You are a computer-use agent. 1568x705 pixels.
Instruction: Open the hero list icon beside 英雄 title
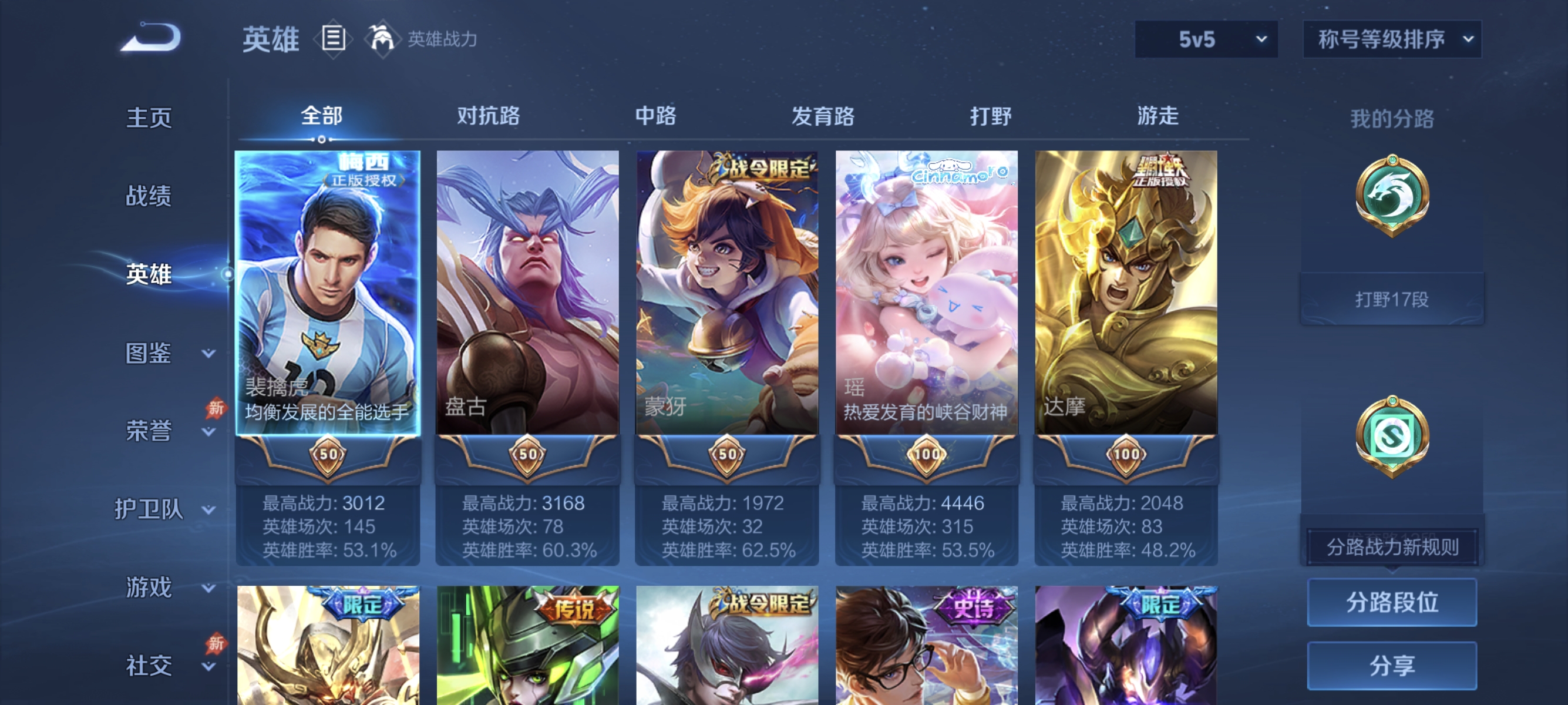click(332, 38)
